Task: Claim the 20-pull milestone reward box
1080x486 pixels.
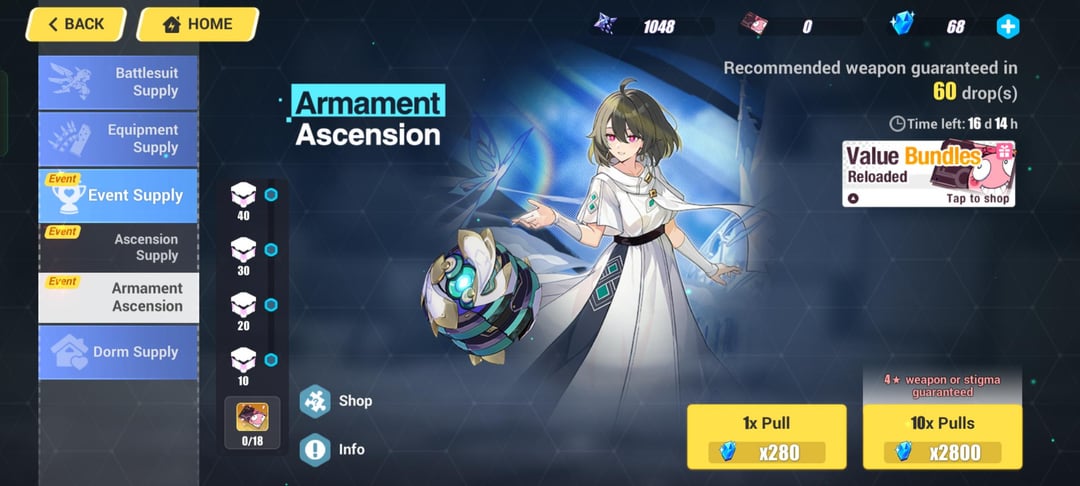Action: (x=244, y=305)
